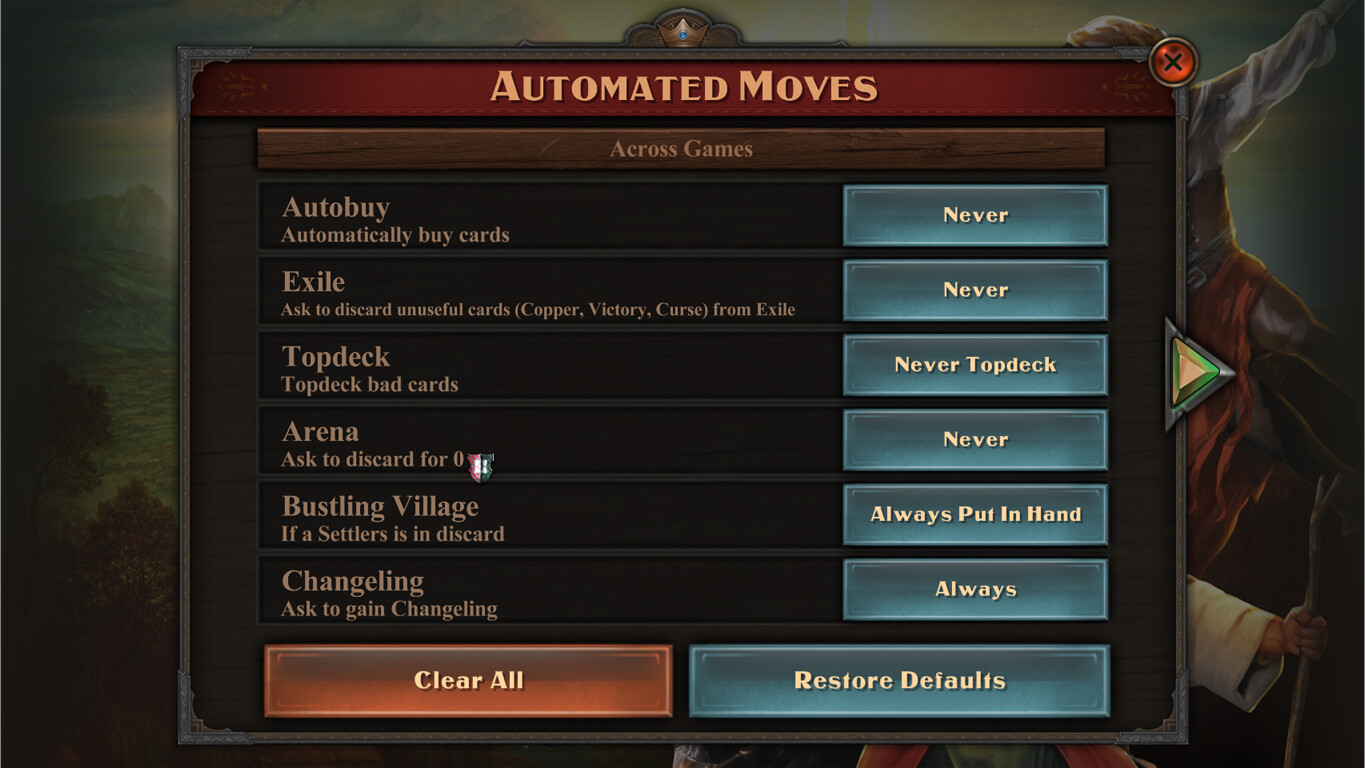This screenshot has height=768, width=1365.
Task: Close the Automated Moves dialog
Action: pyautogui.click(x=1172, y=62)
